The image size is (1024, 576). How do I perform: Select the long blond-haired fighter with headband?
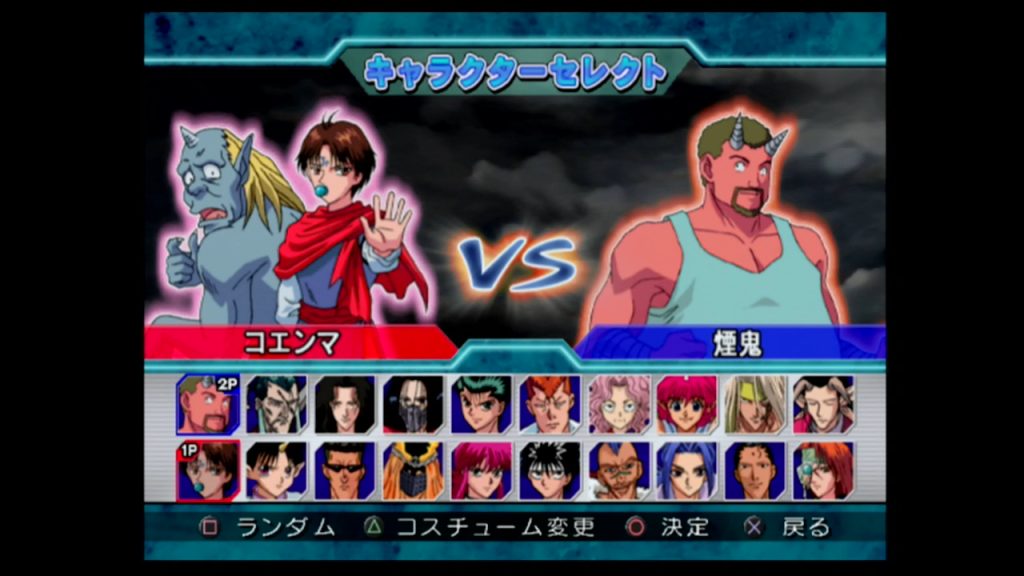(x=755, y=404)
